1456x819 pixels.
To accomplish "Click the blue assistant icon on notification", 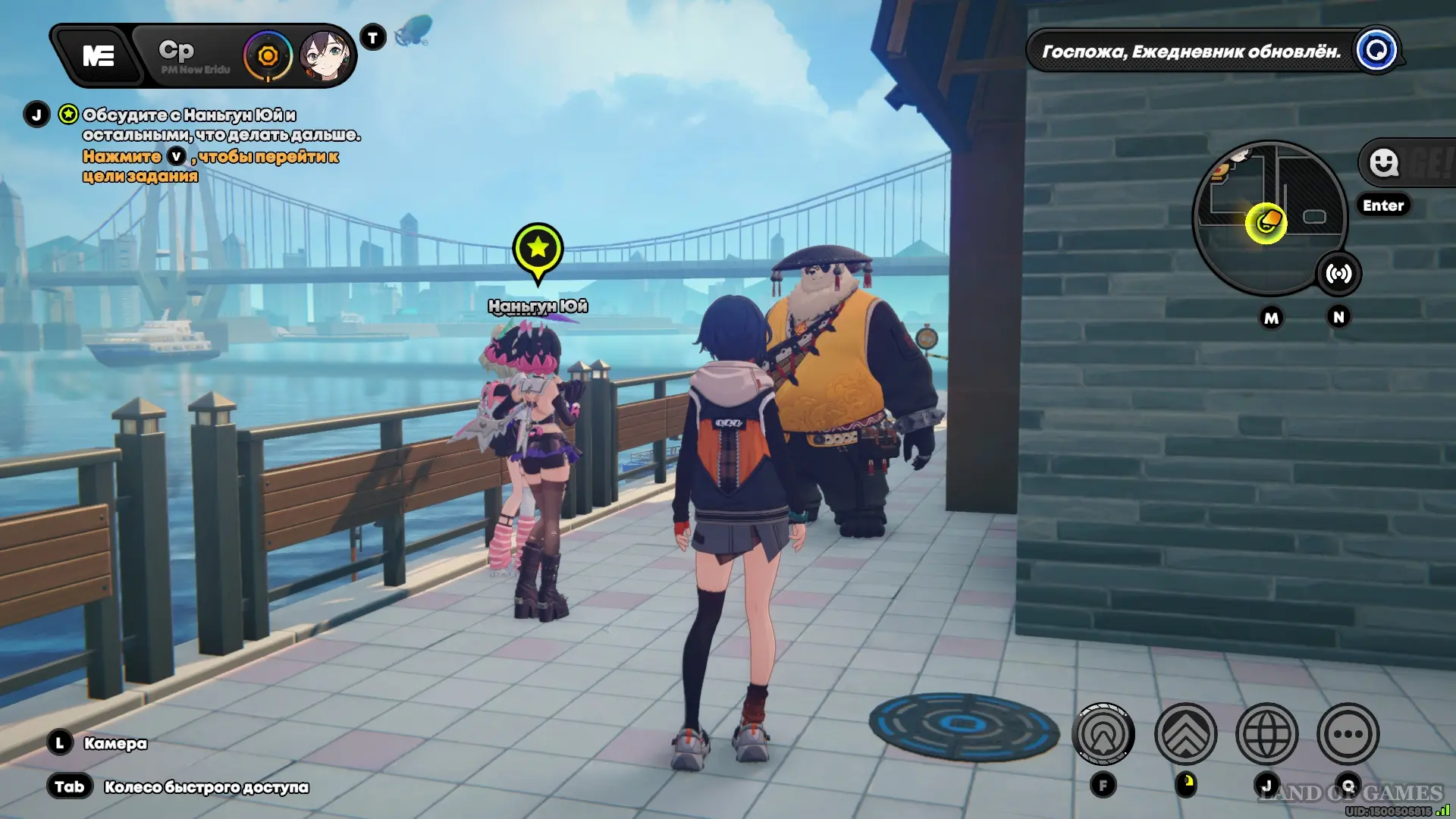I will [1376, 51].
